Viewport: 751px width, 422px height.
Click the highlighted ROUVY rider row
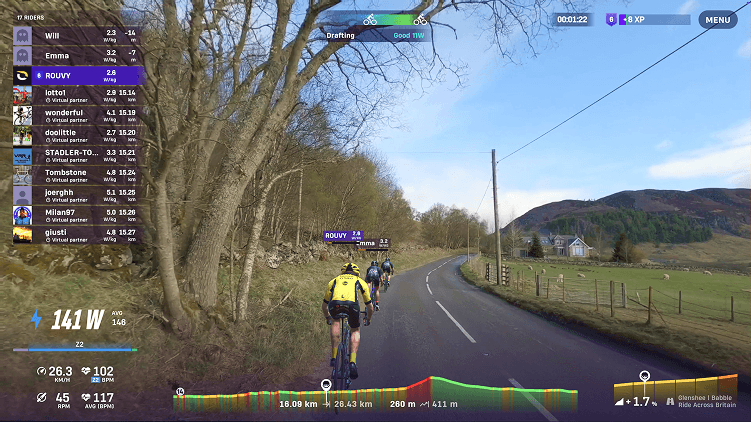(76, 75)
